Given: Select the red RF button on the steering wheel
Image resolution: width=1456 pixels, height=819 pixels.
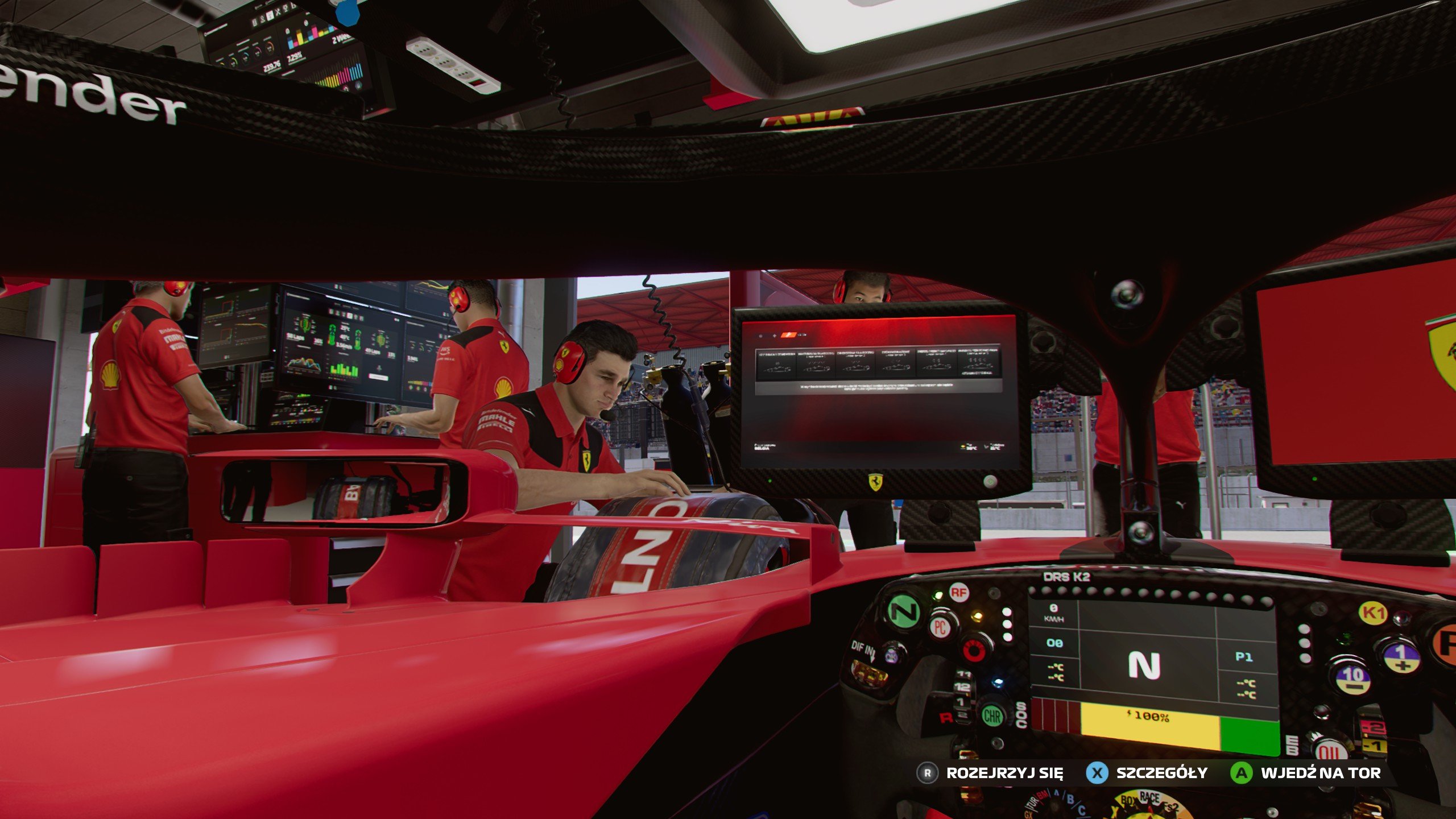Looking at the screenshot, I should click(959, 591).
